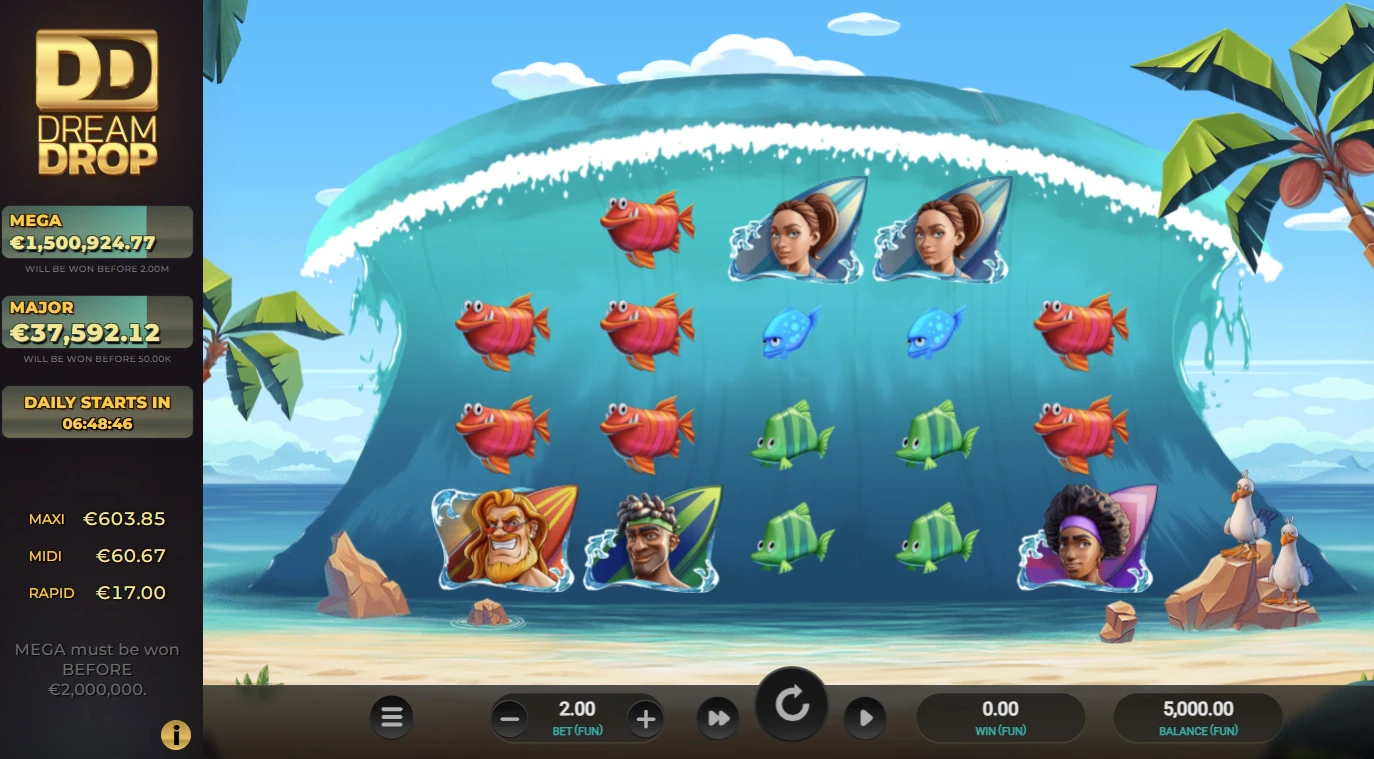Screen dimensions: 1374x759
Task: Click the WIN (FUN) display
Action: [x=1000, y=717]
